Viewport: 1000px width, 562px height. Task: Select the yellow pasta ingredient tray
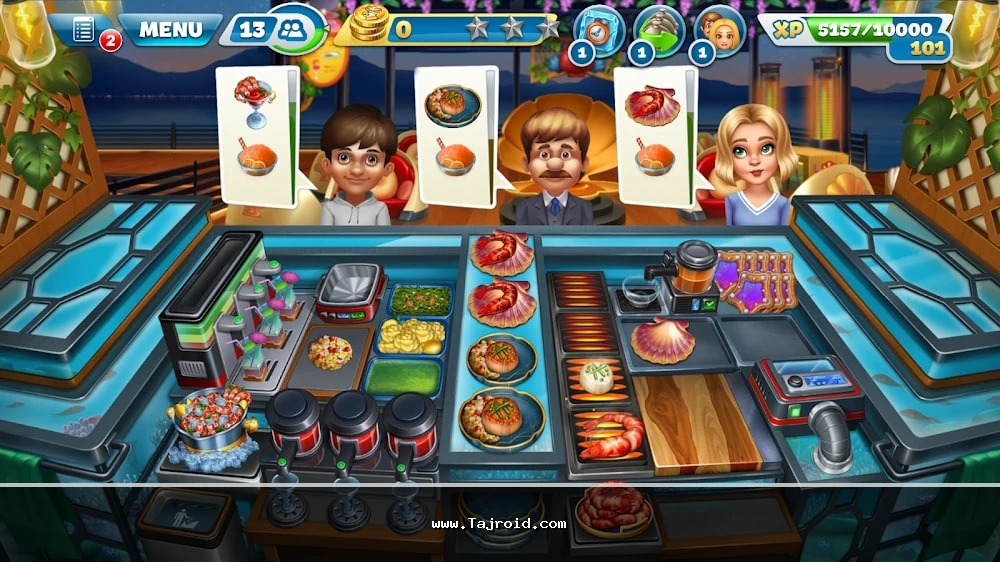click(x=411, y=337)
